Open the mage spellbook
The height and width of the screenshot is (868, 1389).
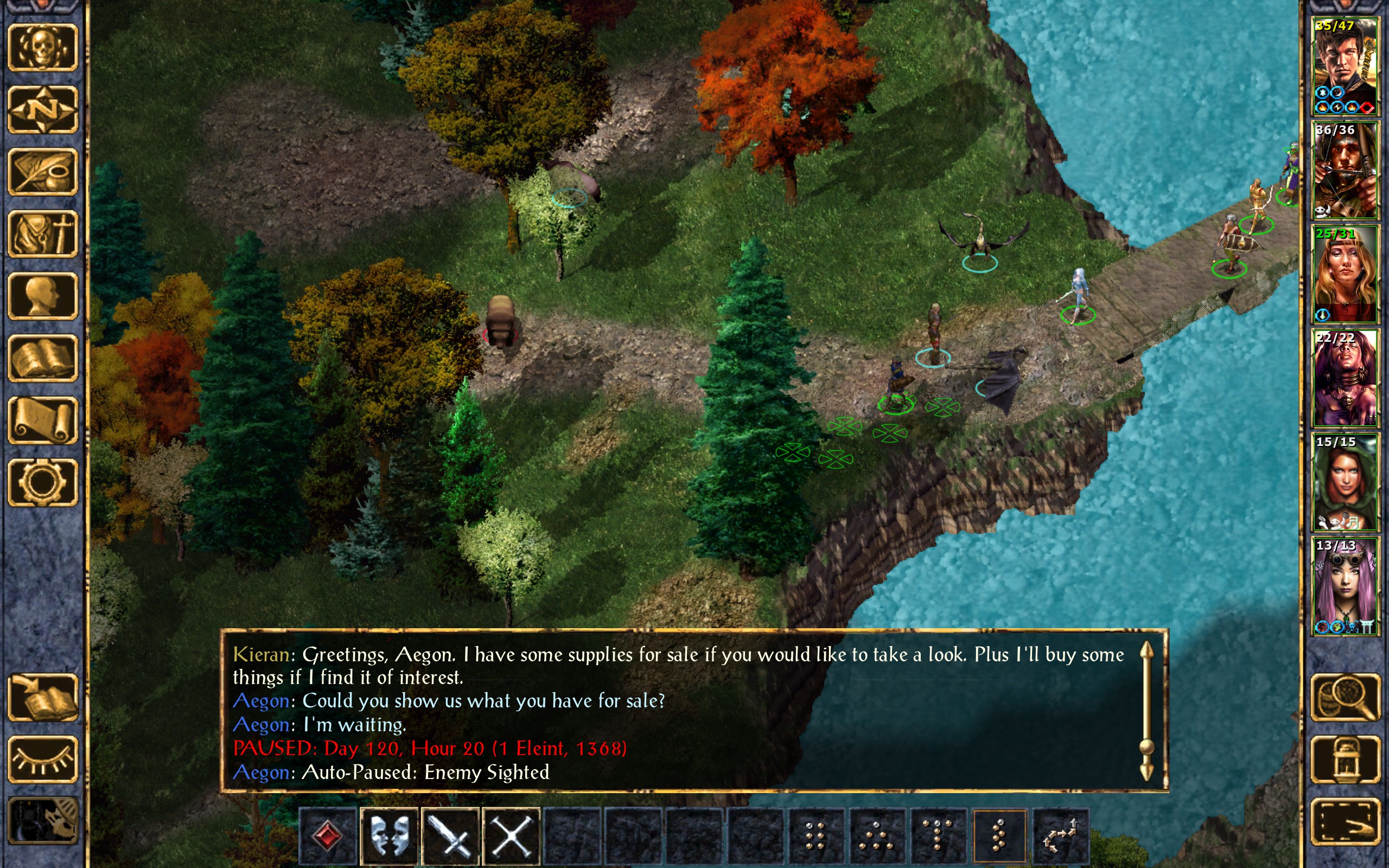43,358
